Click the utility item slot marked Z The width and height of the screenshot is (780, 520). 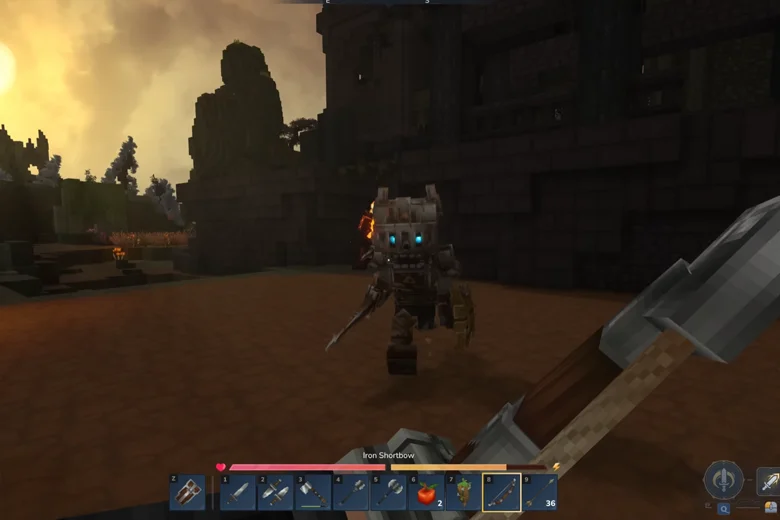[187, 493]
